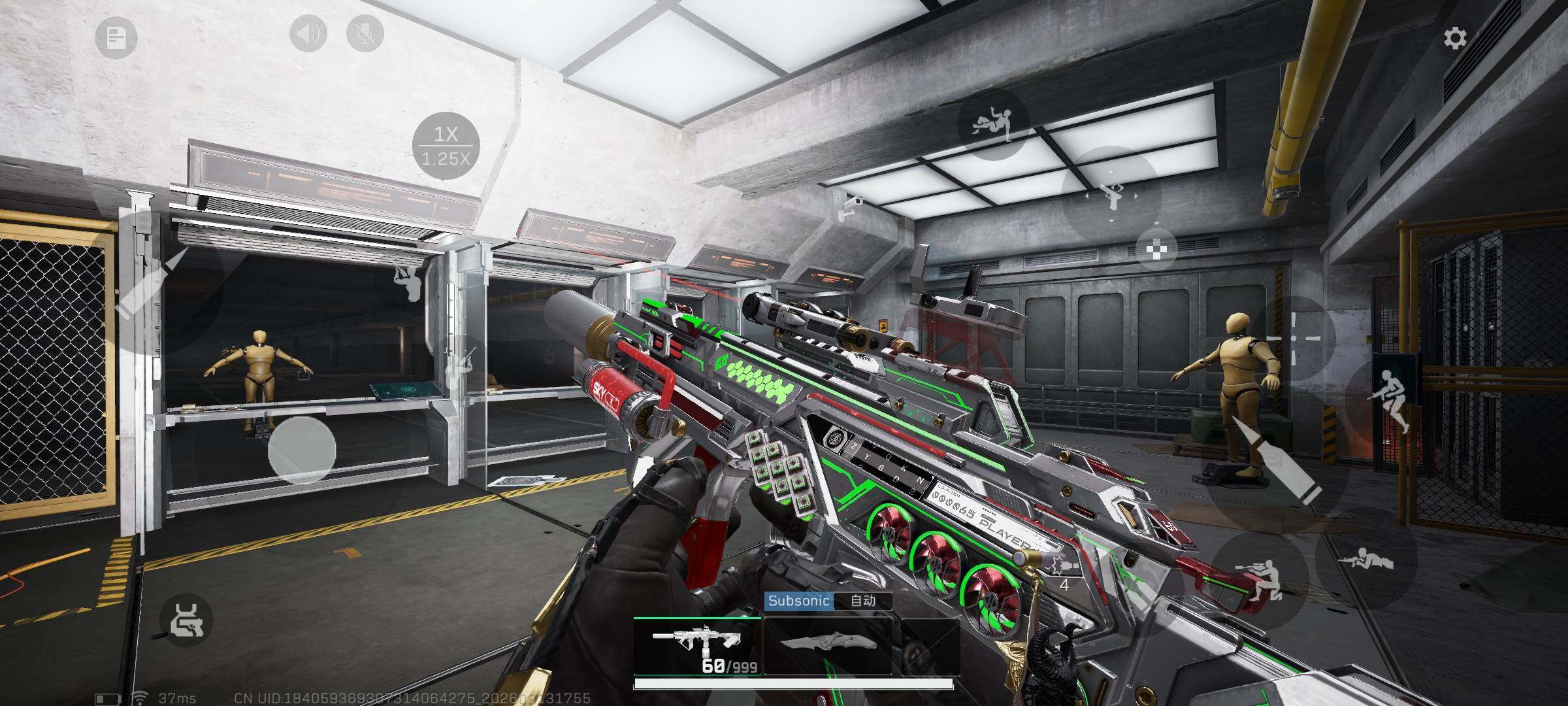Tap the slide maneuver button
This screenshot has width=1568, height=706.
click(x=993, y=124)
